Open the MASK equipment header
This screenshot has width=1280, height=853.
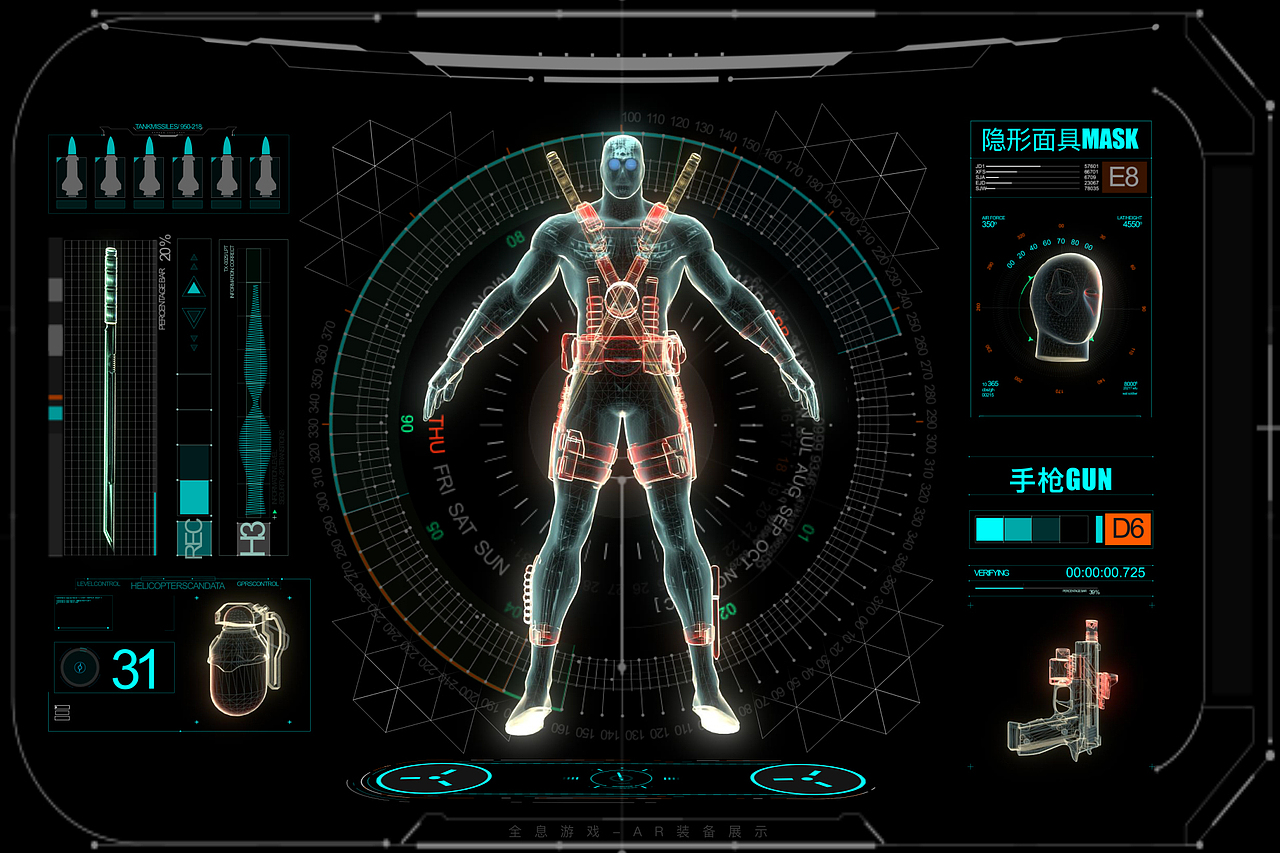1060,139
